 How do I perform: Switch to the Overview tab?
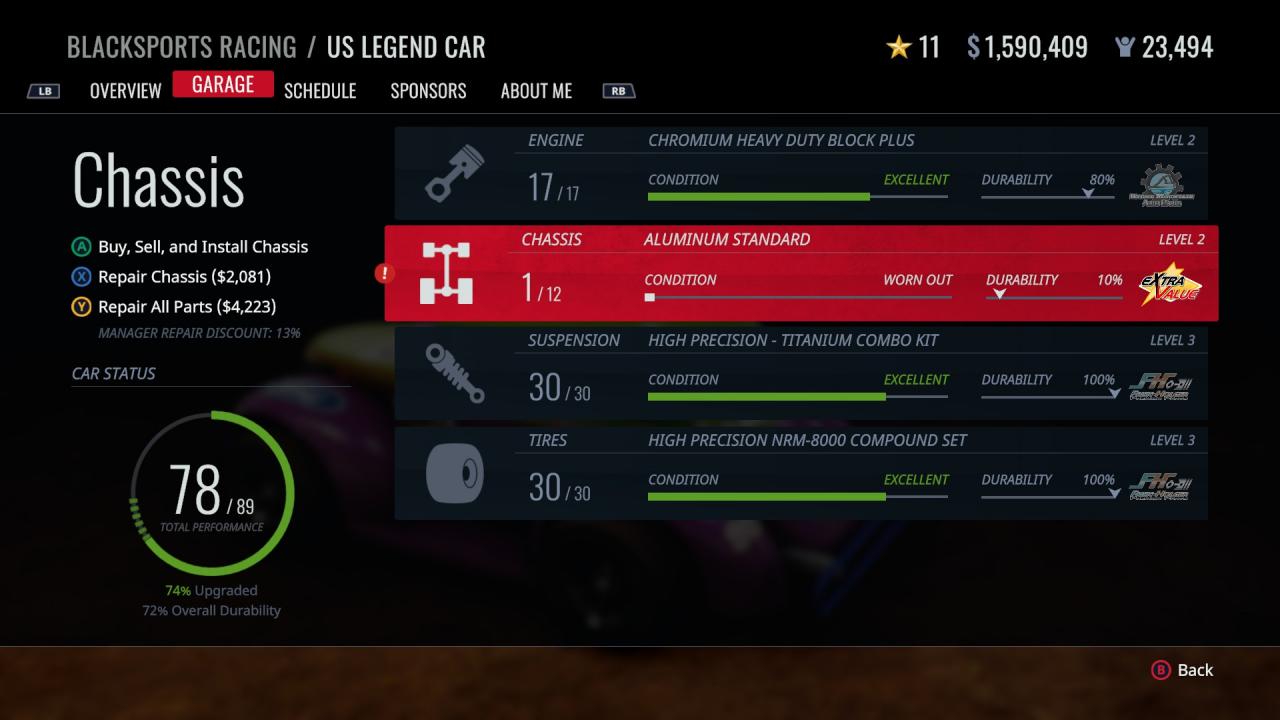125,91
